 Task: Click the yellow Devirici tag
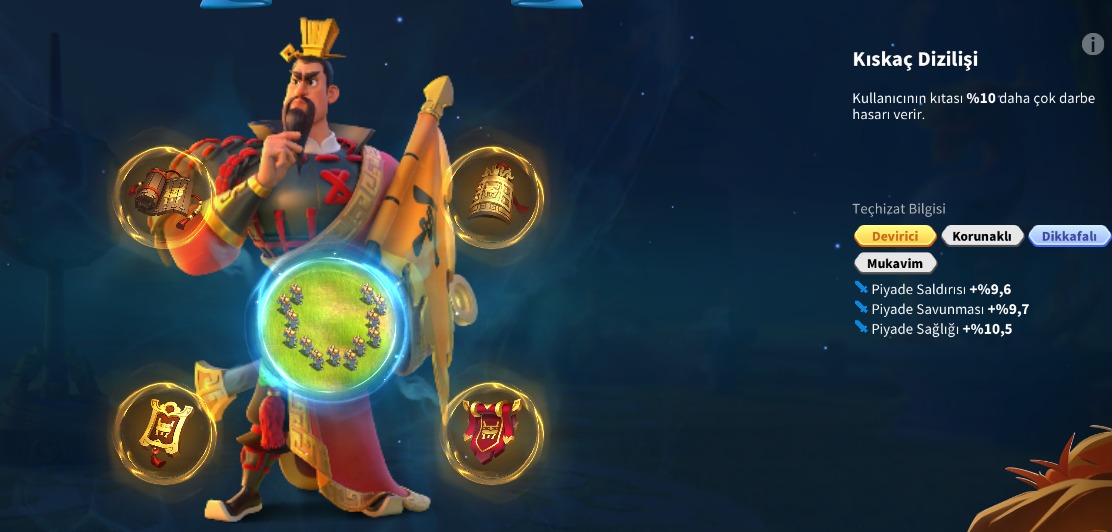point(895,236)
